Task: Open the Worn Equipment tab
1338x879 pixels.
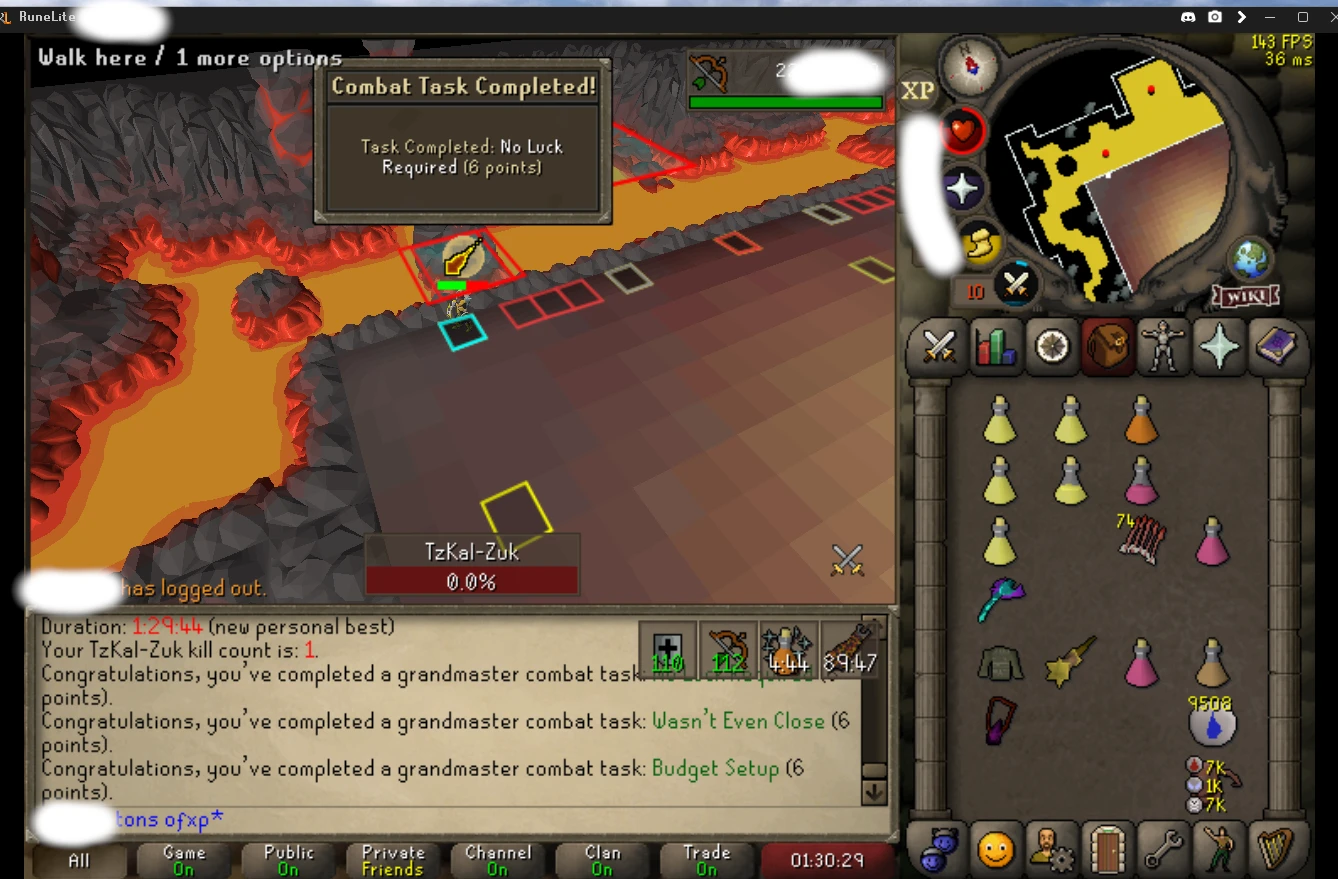Action: pyautogui.click(x=1163, y=347)
